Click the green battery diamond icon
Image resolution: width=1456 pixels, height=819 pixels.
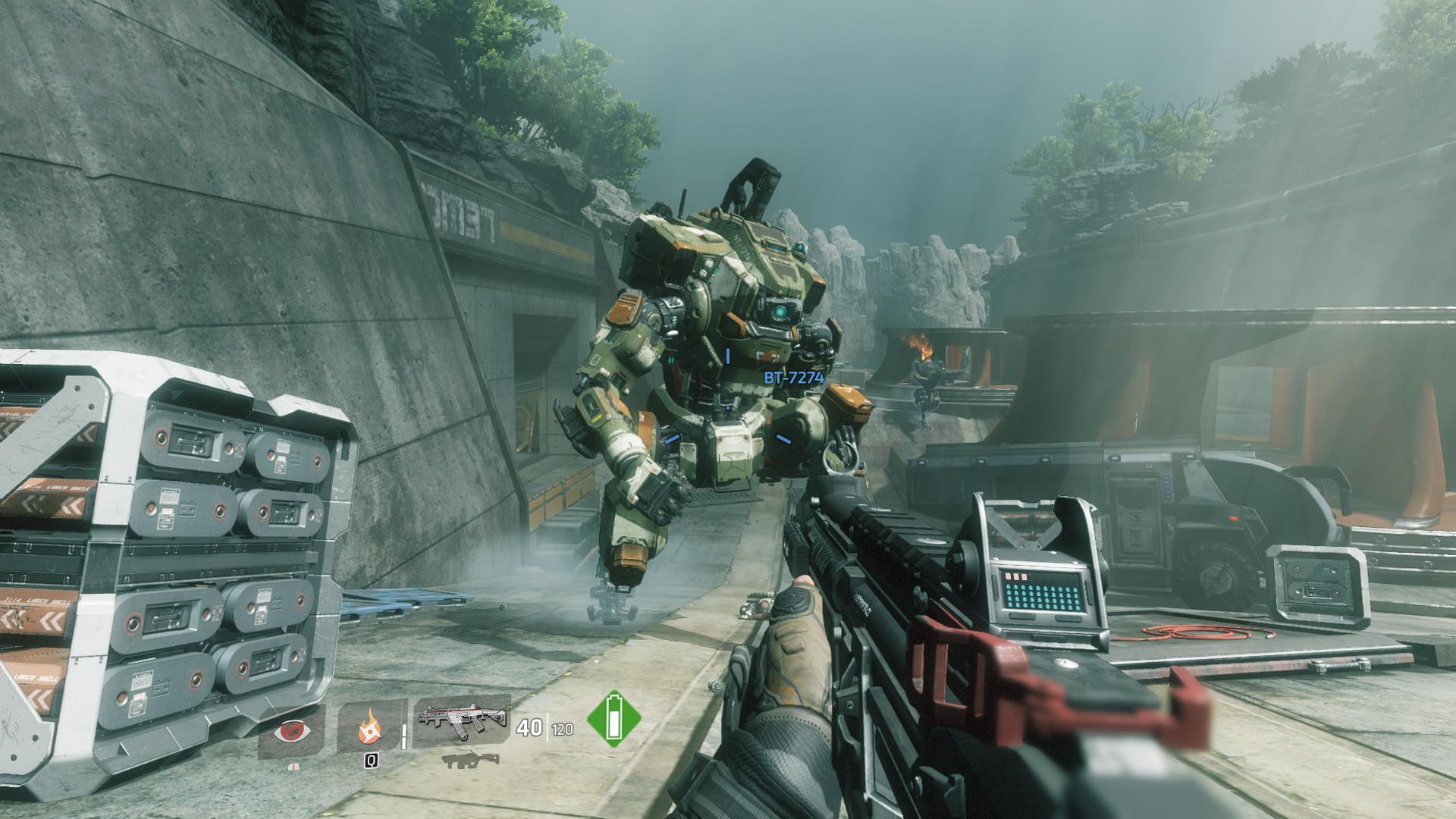(613, 718)
